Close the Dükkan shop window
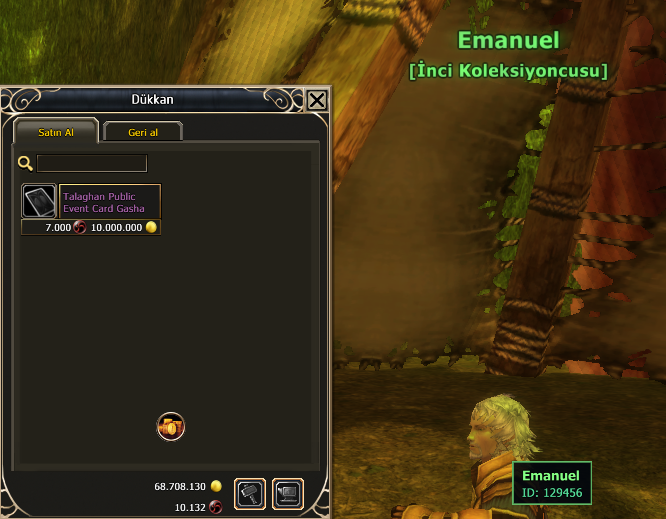 [x=317, y=100]
